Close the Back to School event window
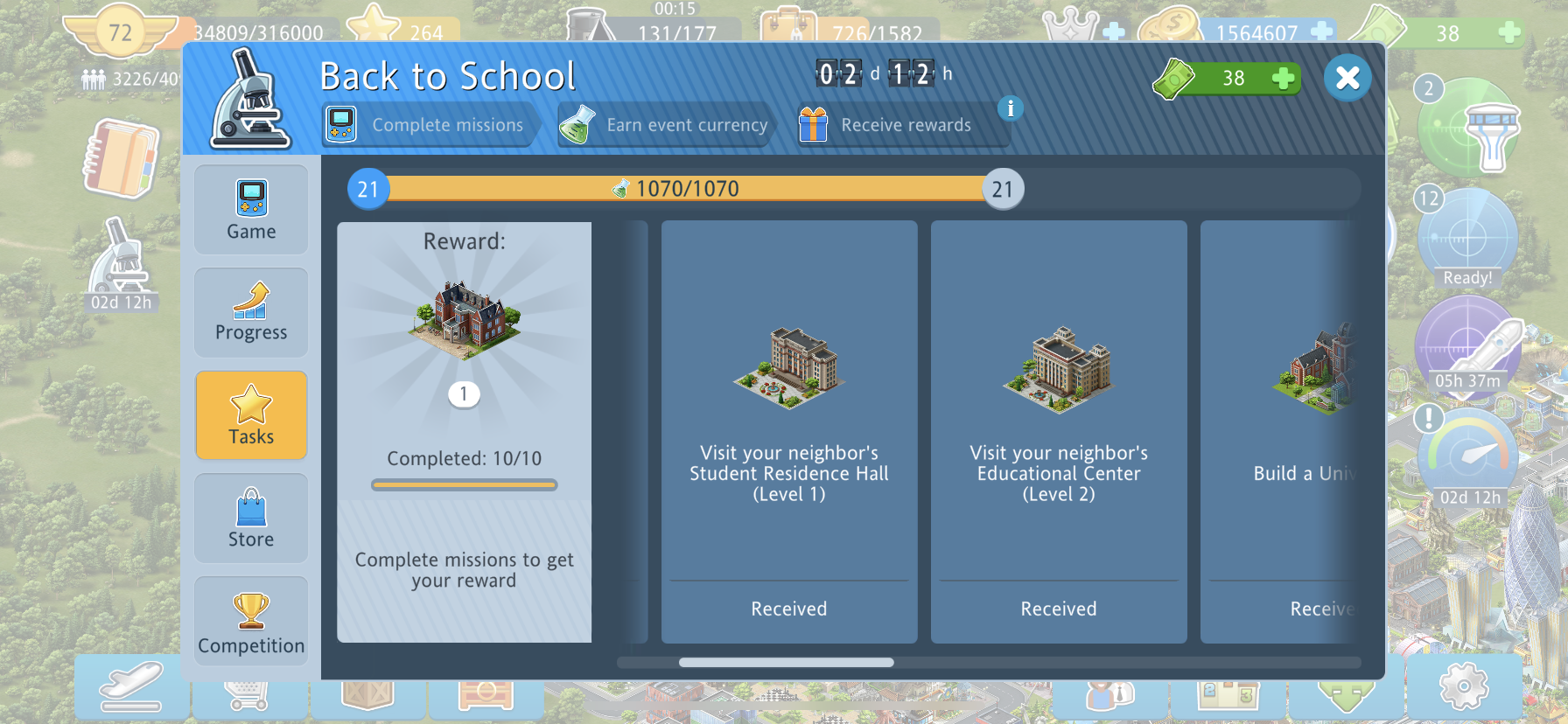This screenshot has width=1568, height=724. (x=1347, y=78)
